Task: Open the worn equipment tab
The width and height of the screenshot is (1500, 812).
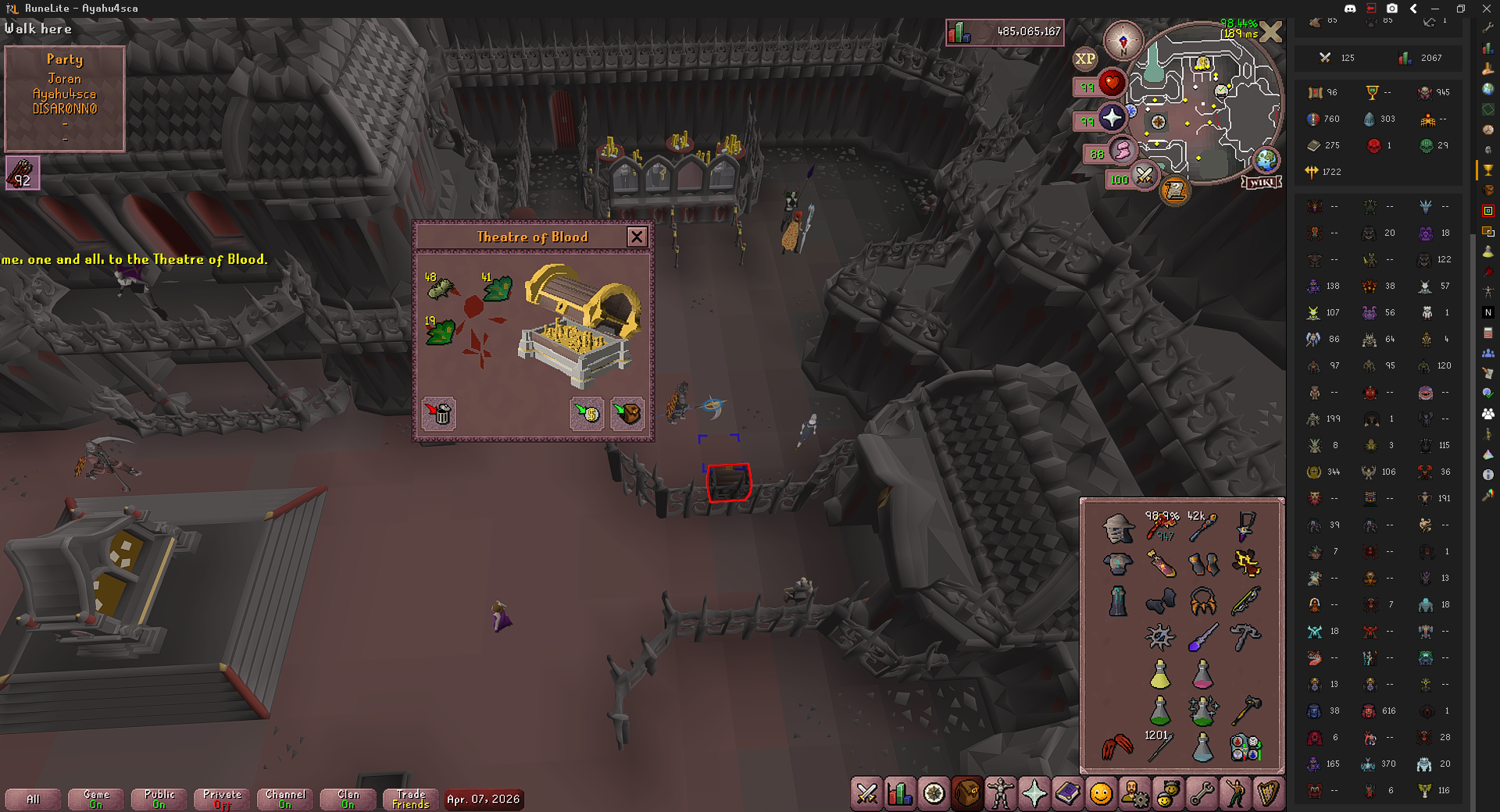Action: pos(1001,794)
